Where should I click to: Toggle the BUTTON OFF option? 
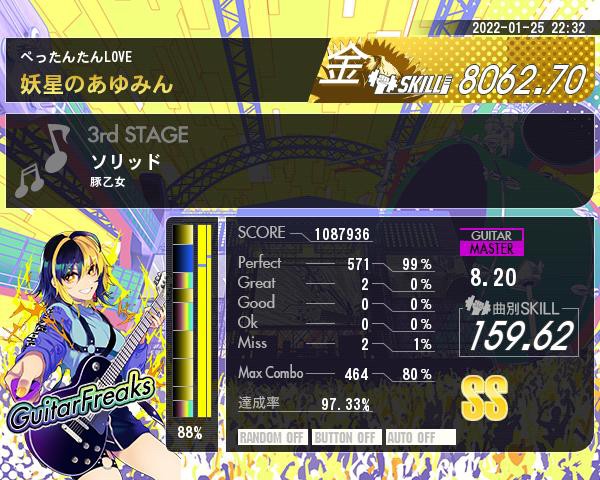(345, 437)
